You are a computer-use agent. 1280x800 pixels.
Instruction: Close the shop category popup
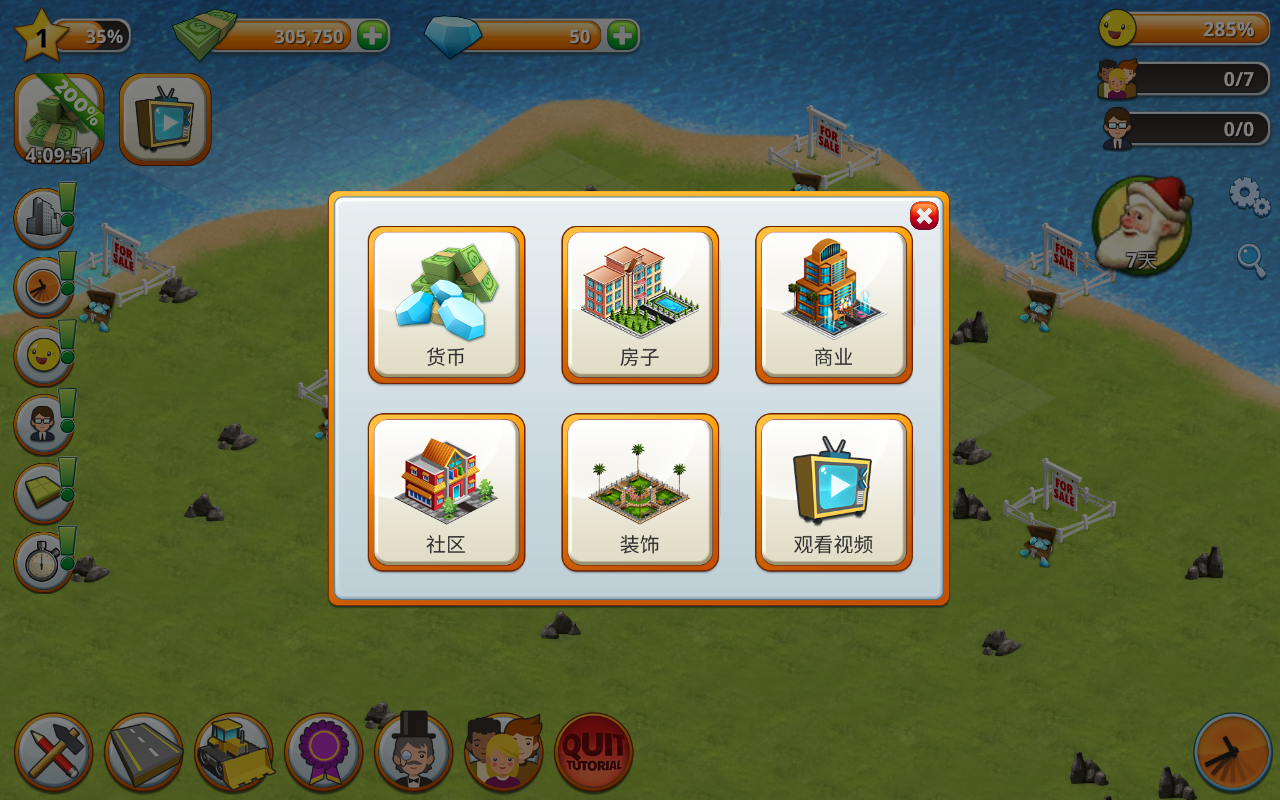tap(924, 216)
